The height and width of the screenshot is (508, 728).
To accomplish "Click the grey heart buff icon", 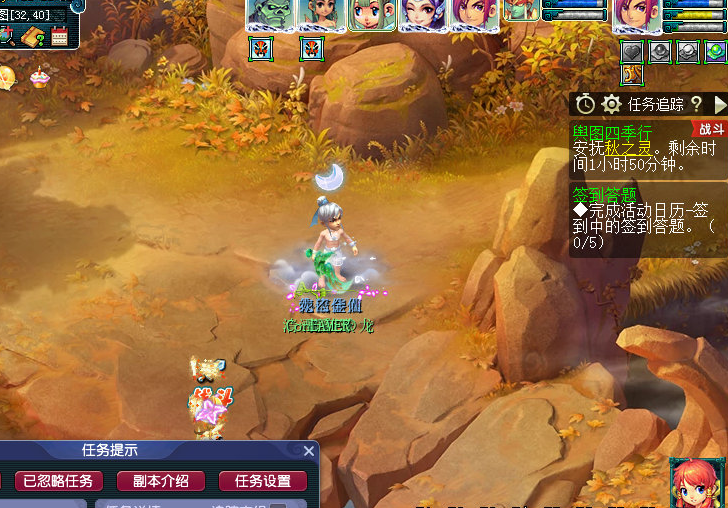I will point(632,51).
